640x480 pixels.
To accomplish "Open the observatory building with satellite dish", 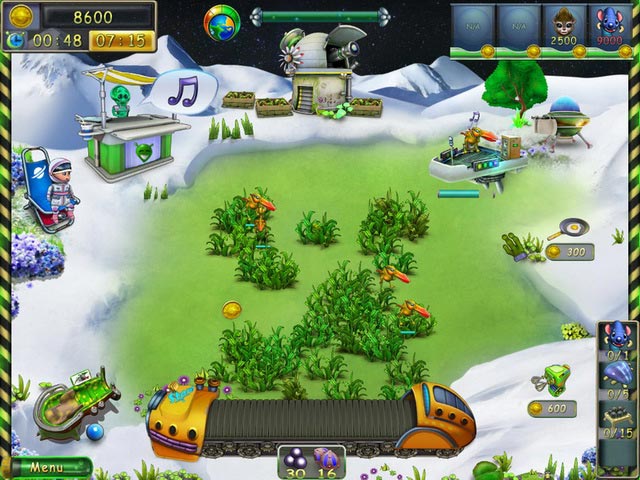I will 320,70.
